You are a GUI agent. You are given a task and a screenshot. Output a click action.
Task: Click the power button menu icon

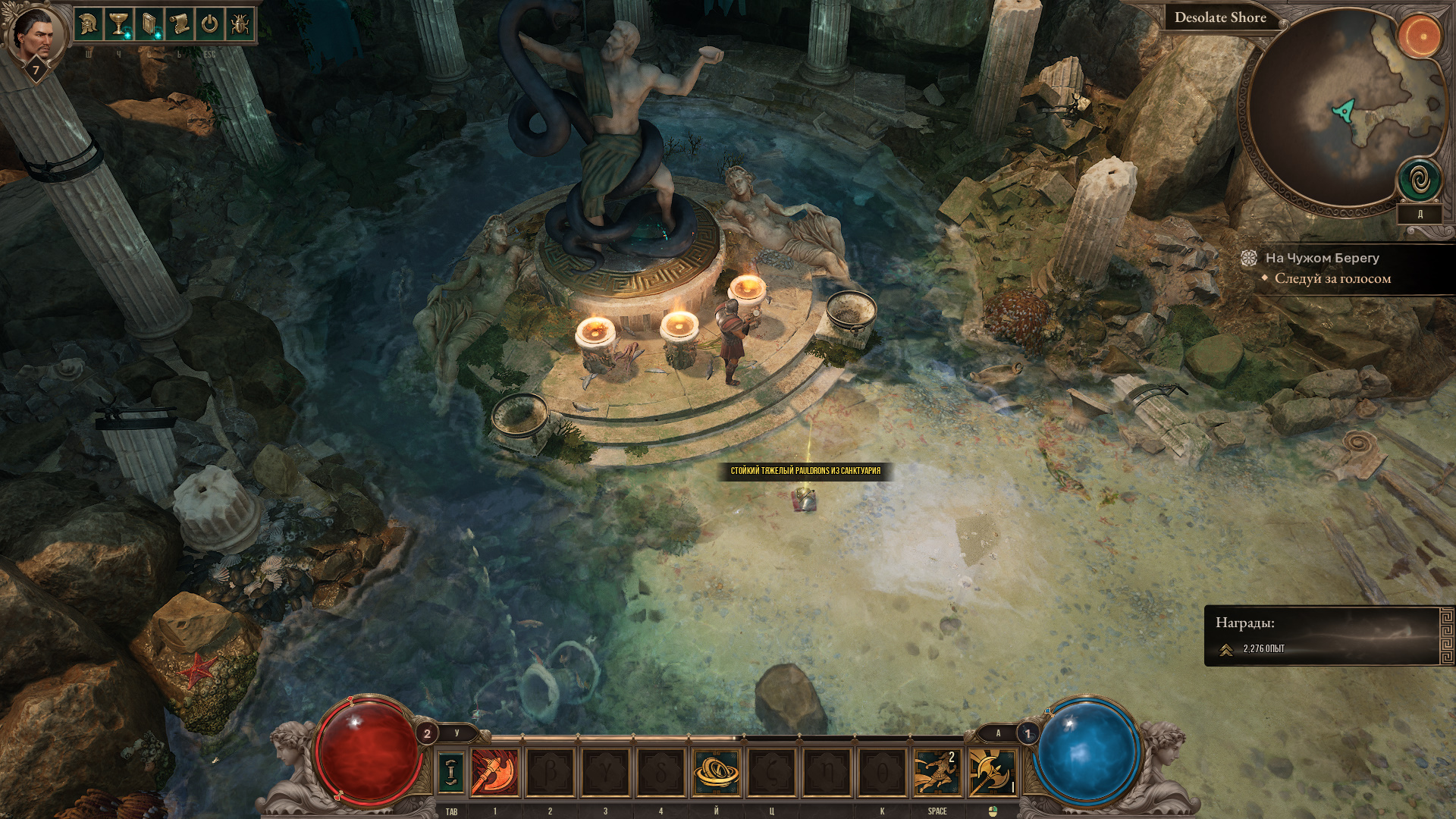click(209, 25)
